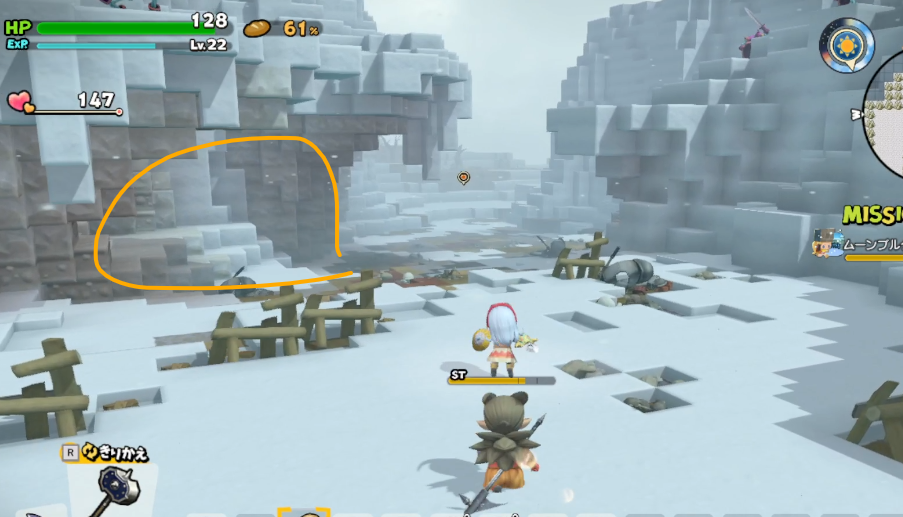
Task: Select the highlighted hotbar slot
Action: coord(303,513)
